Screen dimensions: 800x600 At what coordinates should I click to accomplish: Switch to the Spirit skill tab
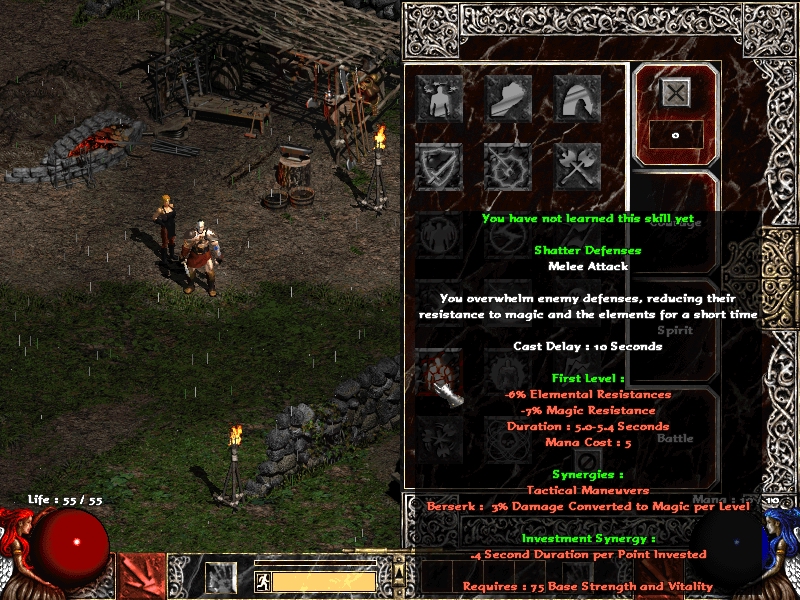(x=675, y=330)
